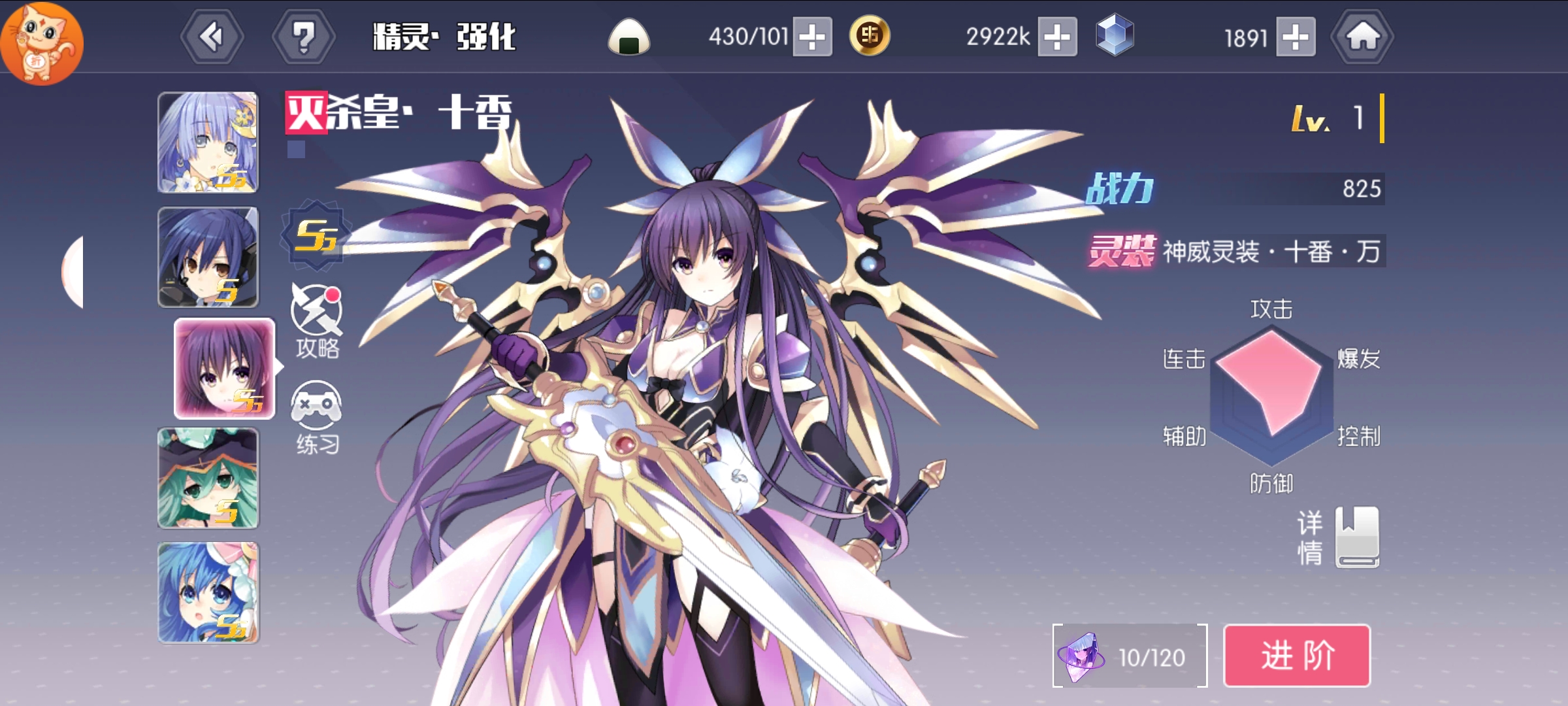Expand the white half-circle side handle

point(73,272)
